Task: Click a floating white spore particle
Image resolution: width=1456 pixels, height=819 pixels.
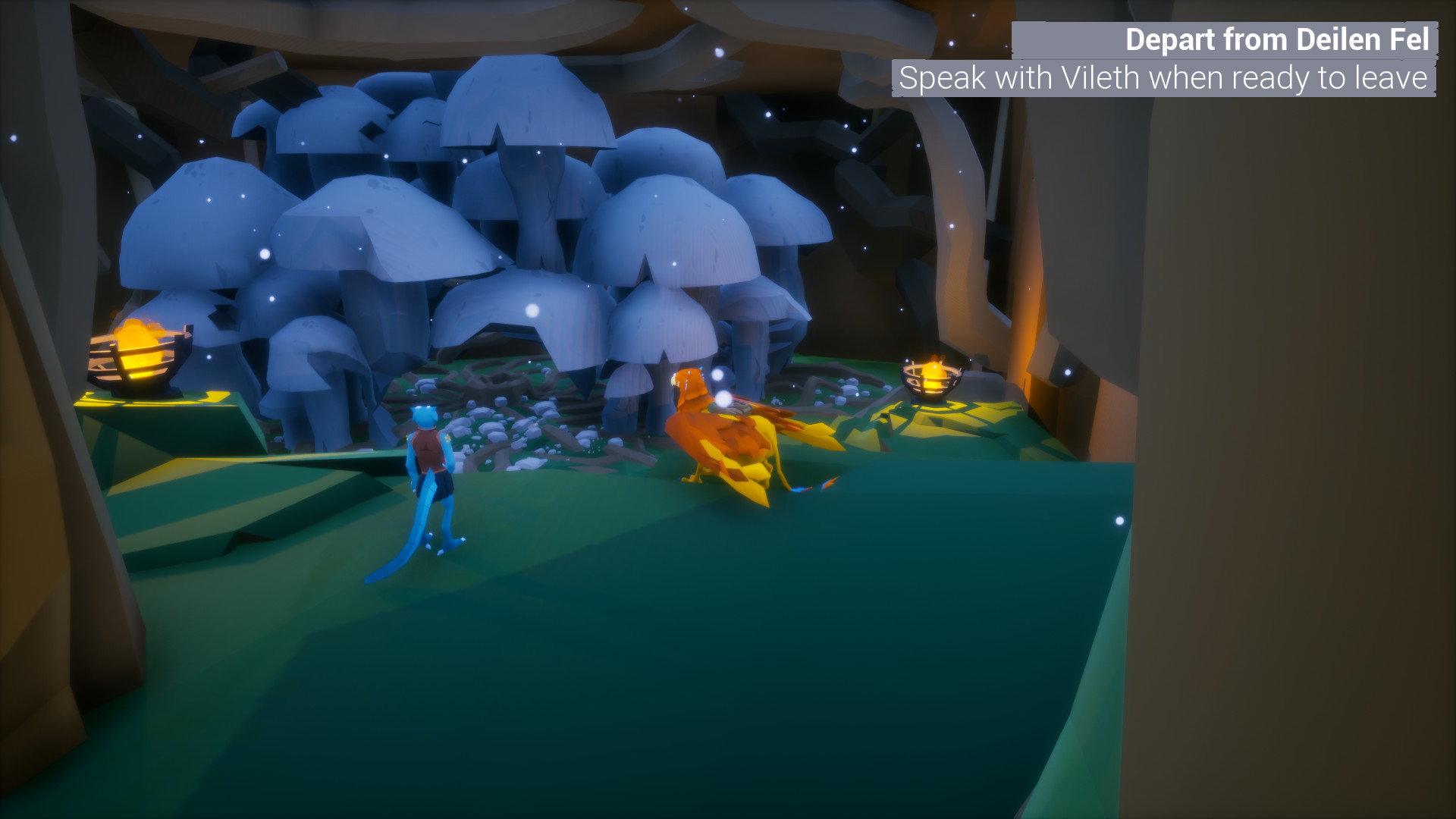Action: (531, 309)
